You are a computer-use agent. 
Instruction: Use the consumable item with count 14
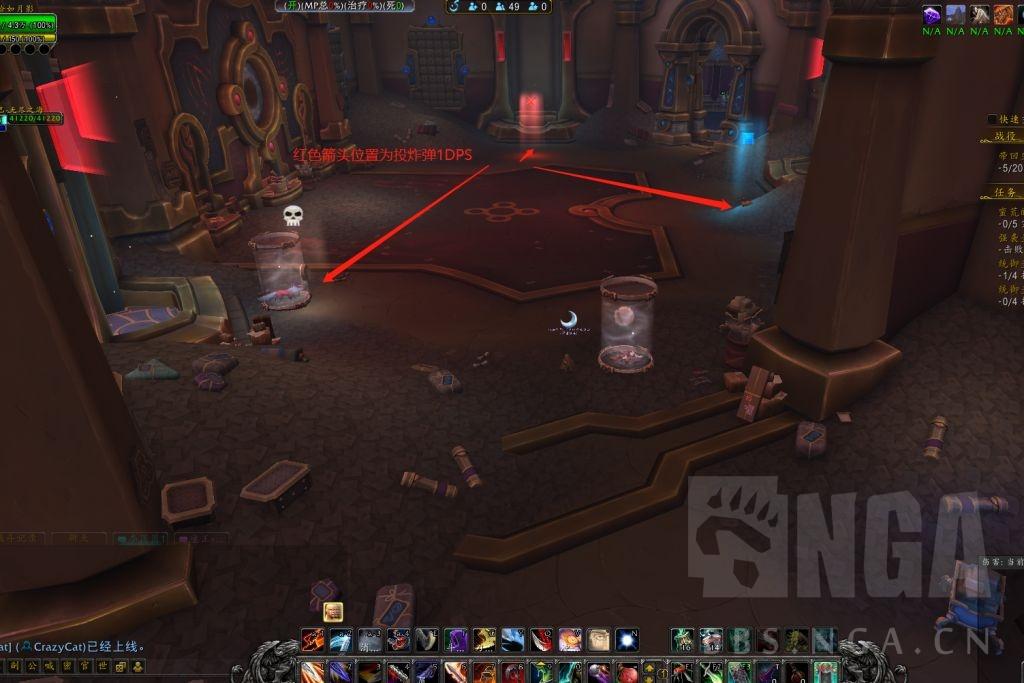(x=711, y=639)
